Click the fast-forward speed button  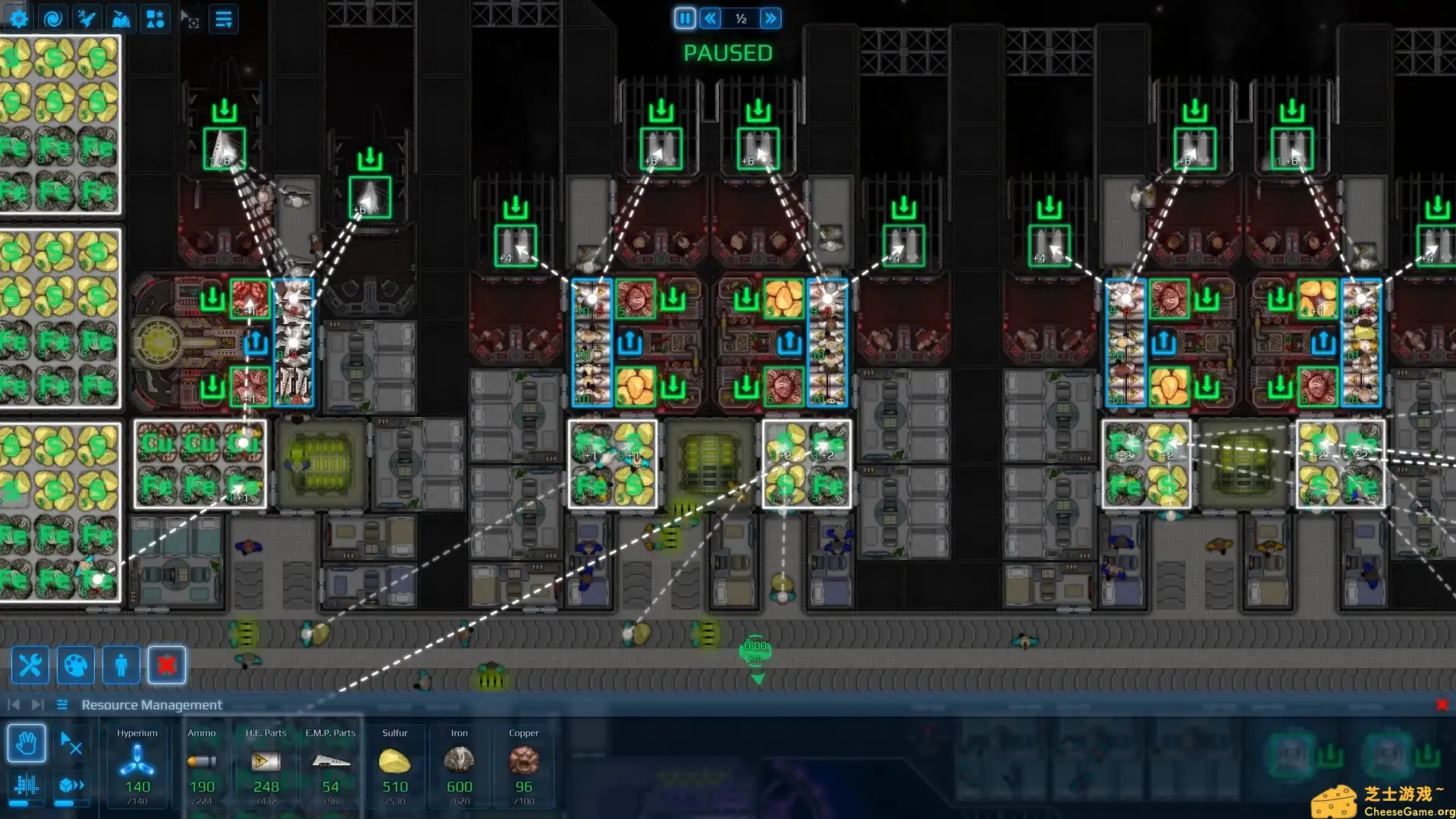(771, 18)
